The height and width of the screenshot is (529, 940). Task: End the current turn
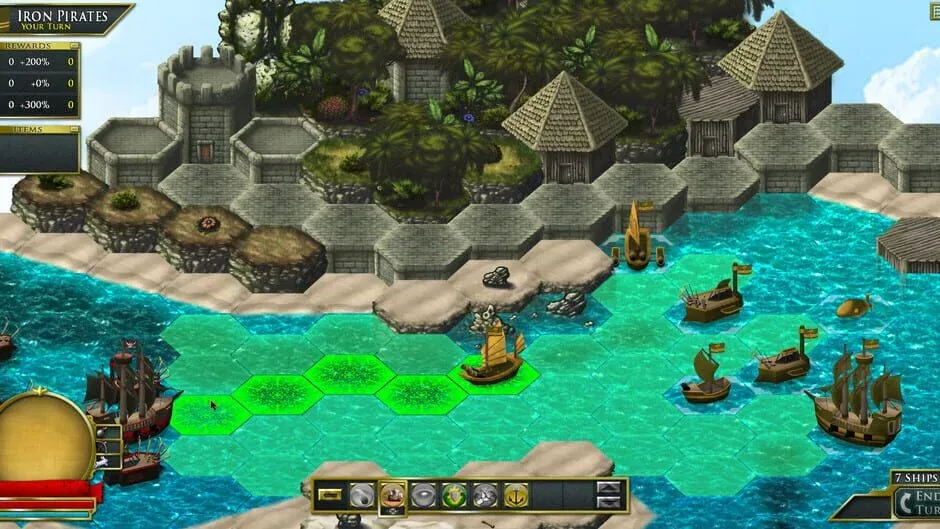coord(914,501)
